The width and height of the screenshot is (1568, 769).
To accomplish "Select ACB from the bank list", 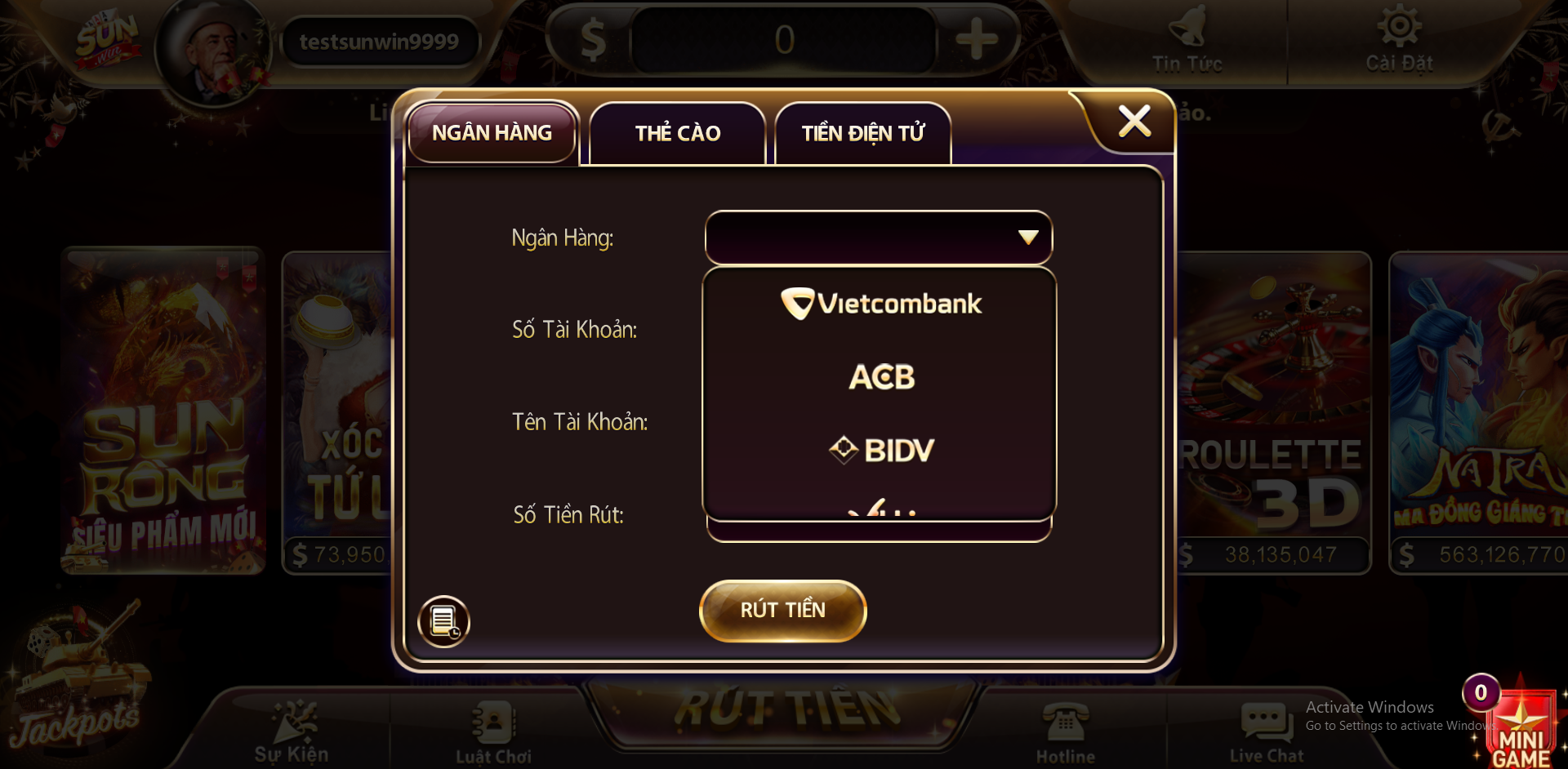I will pyautogui.click(x=880, y=377).
